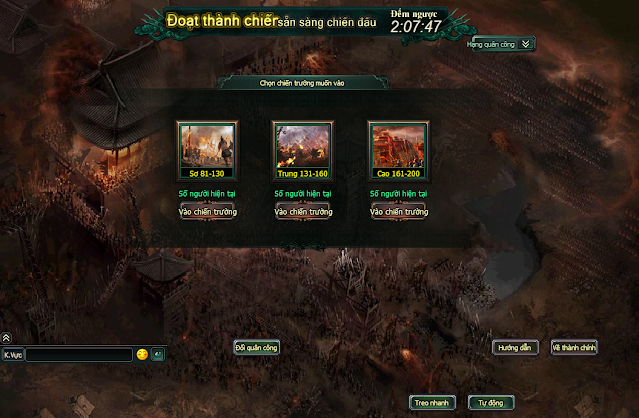Screen dimensions: 639x418
Task: Open the chat emoji picker
Action: (143, 355)
